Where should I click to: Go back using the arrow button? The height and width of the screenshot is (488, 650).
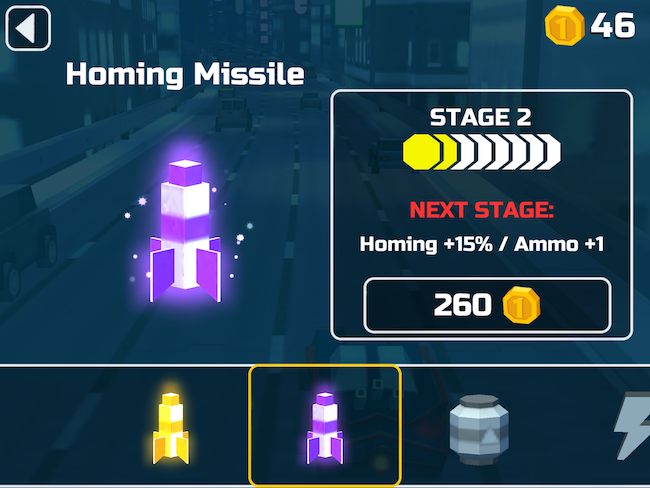point(28,28)
